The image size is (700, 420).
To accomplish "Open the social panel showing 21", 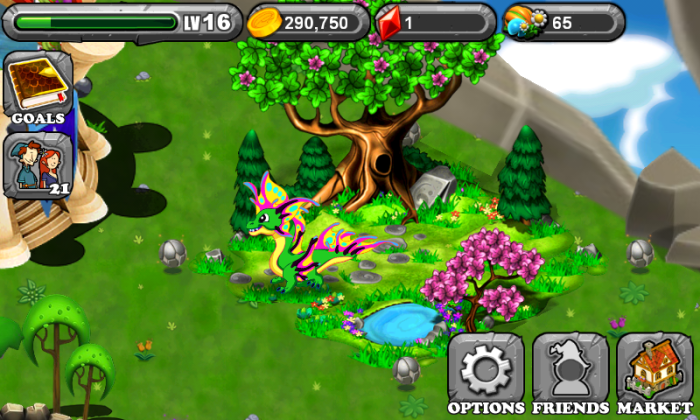I will point(37,165).
